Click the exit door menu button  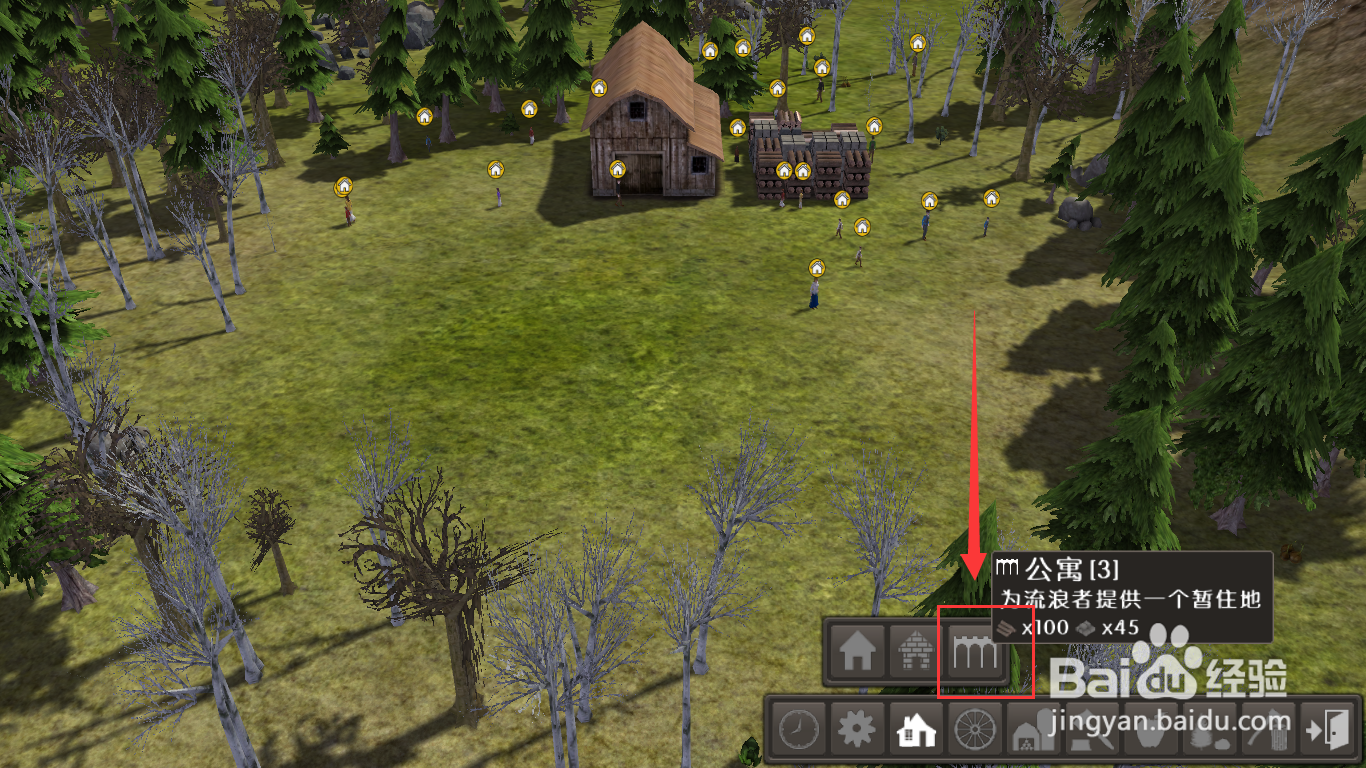point(1327,731)
